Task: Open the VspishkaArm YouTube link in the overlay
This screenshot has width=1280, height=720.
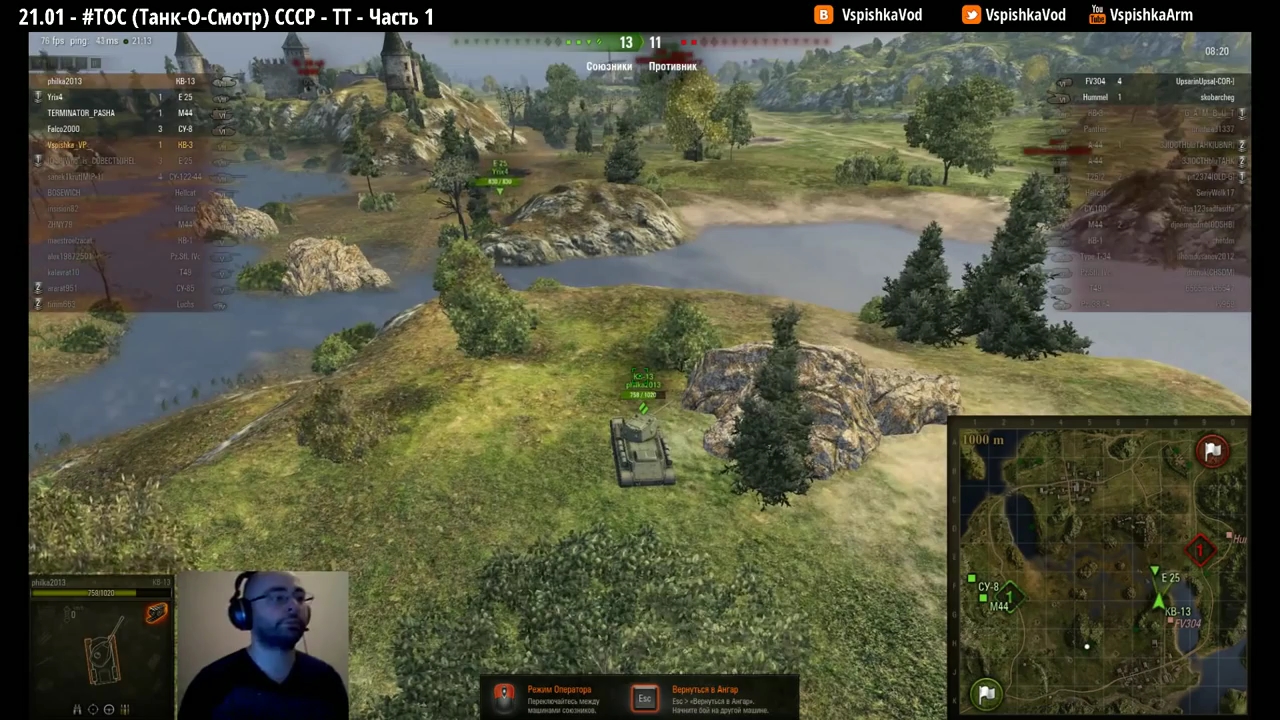Action: click(x=1141, y=15)
